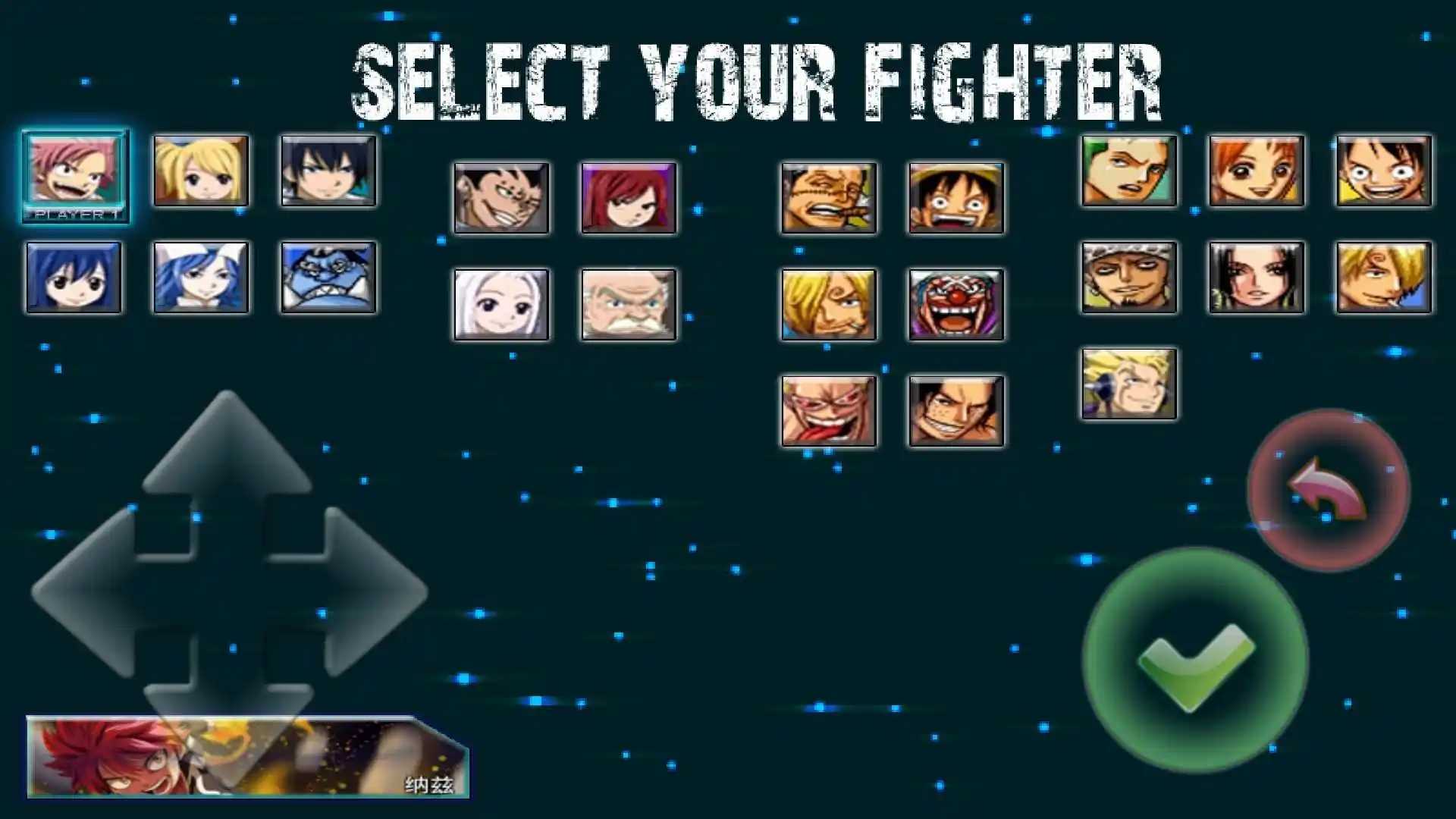Confirm fighter with the green checkmark

pyautogui.click(x=1195, y=661)
